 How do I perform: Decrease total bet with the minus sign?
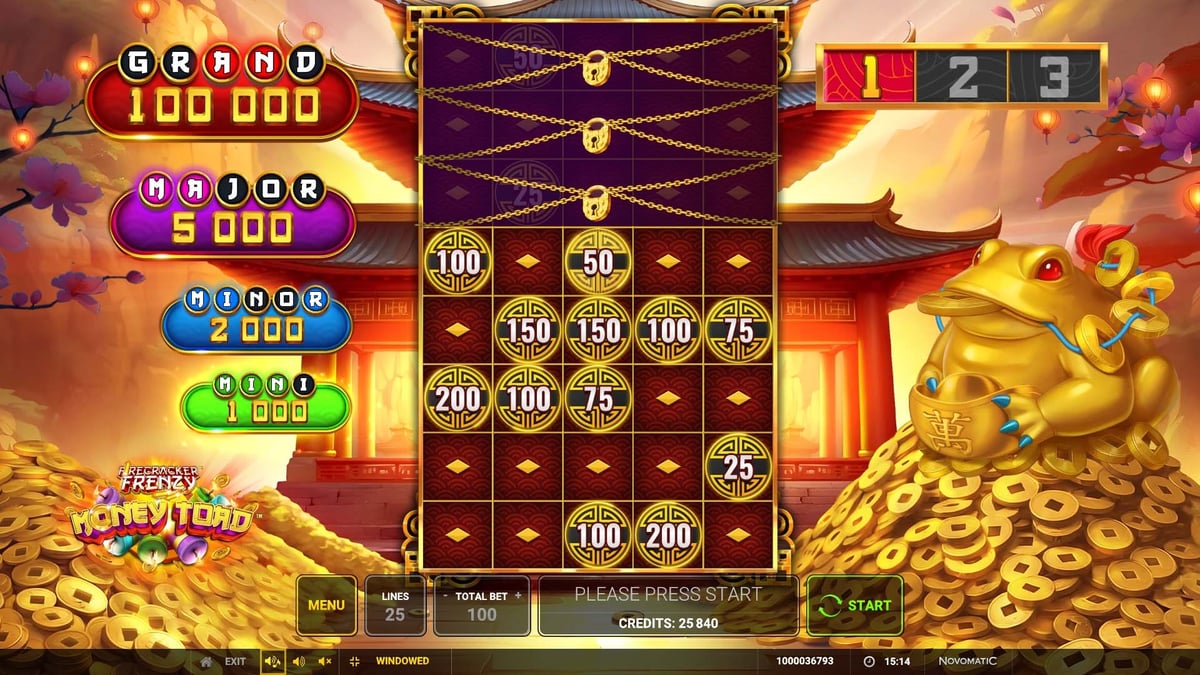445,596
